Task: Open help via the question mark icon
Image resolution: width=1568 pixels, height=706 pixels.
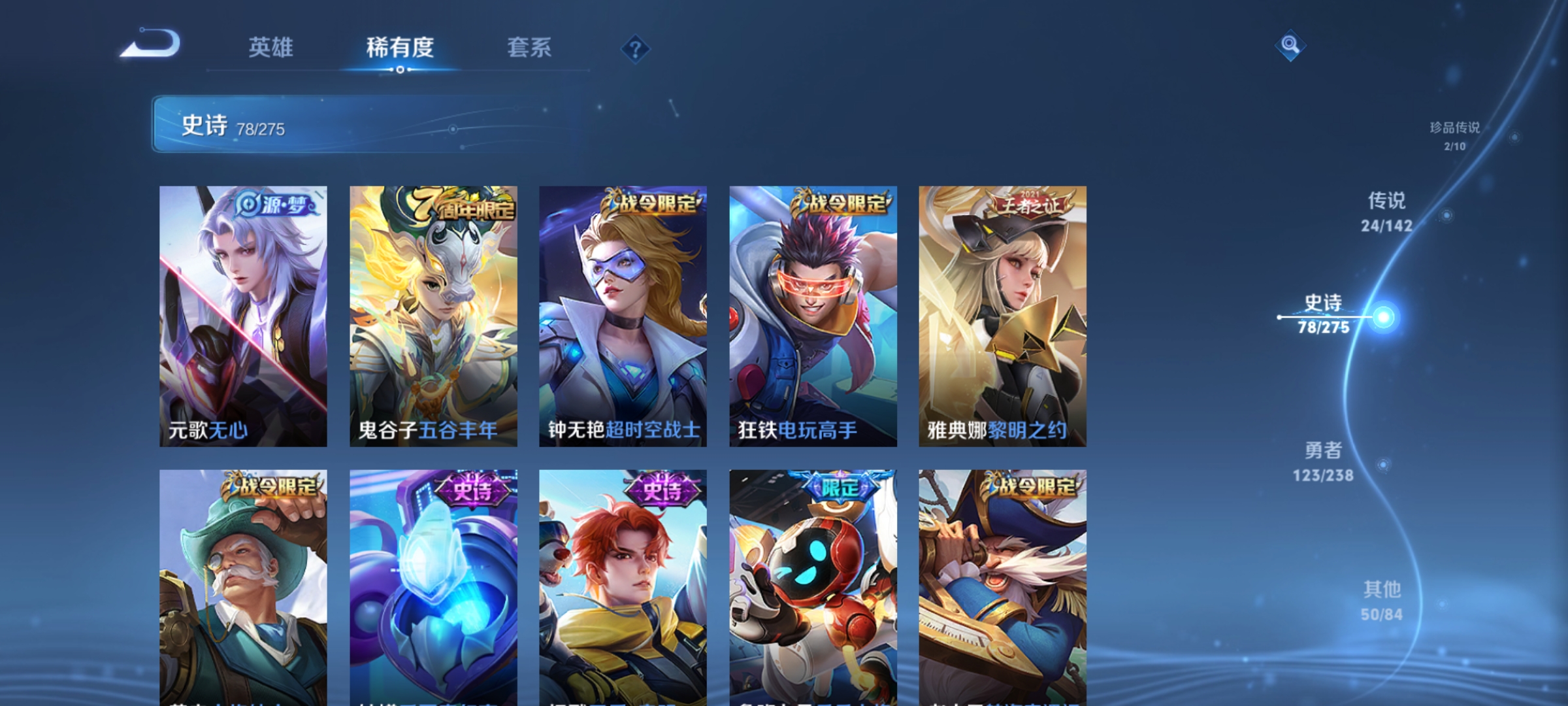Action: click(x=635, y=48)
